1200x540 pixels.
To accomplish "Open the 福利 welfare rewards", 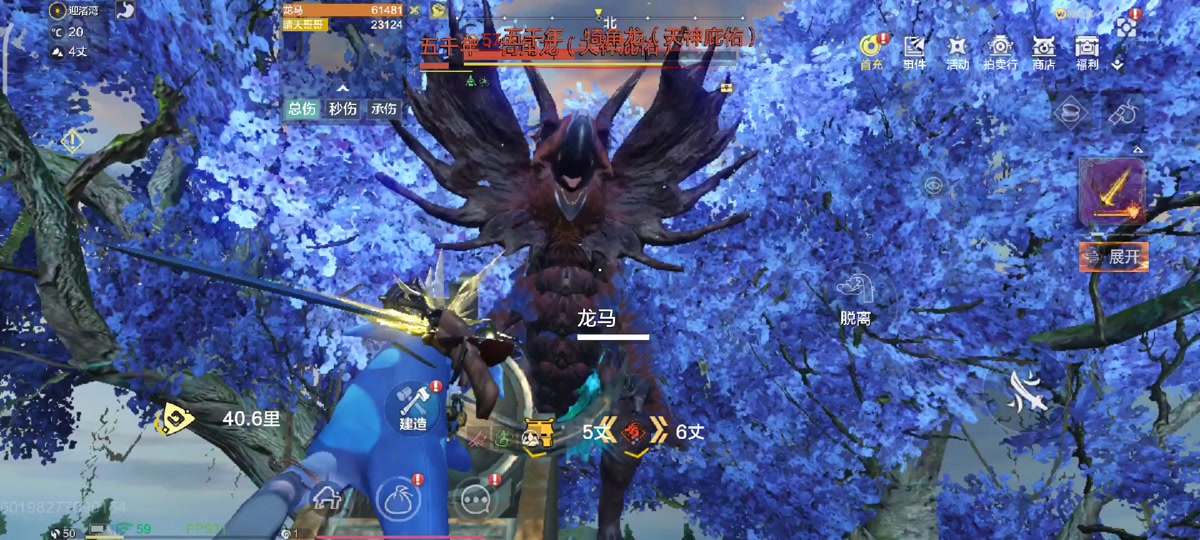I will (x=1087, y=50).
